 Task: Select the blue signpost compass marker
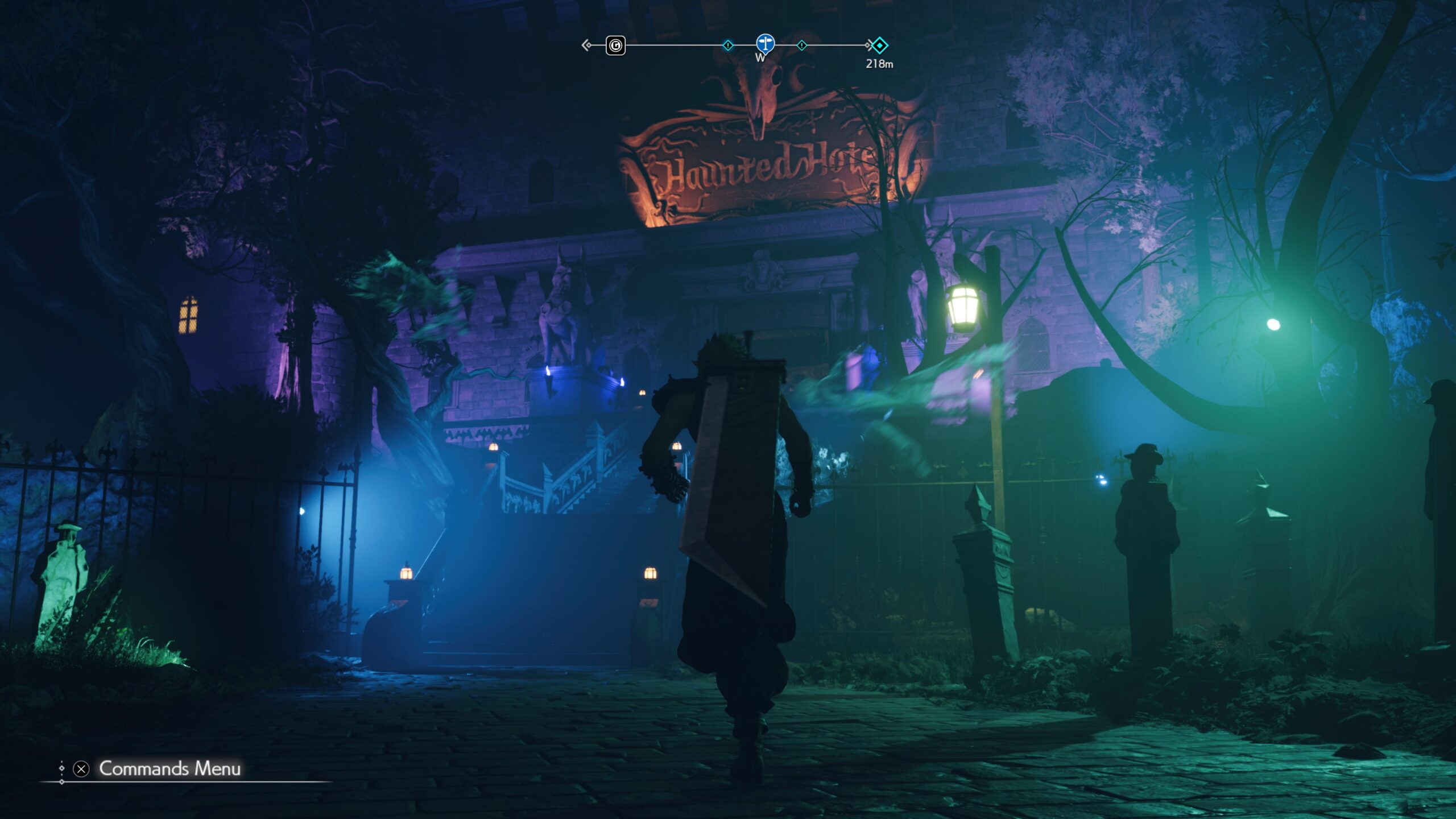pyautogui.click(x=765, y=43)
